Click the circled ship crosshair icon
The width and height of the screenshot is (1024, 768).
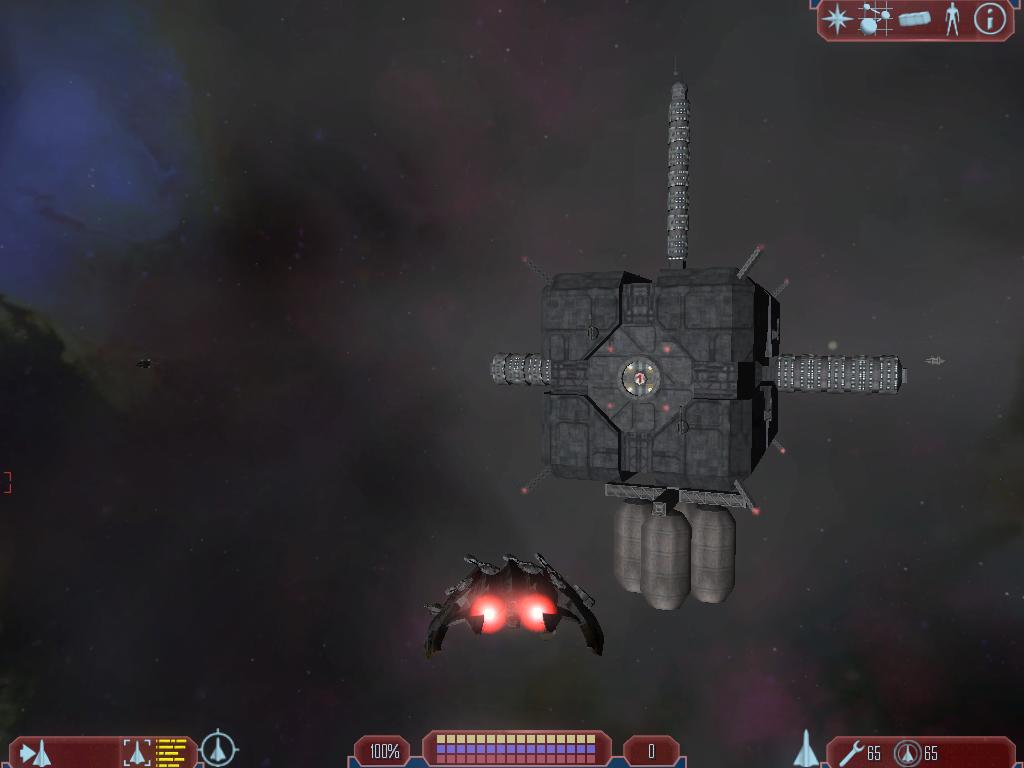coord(218,749)
